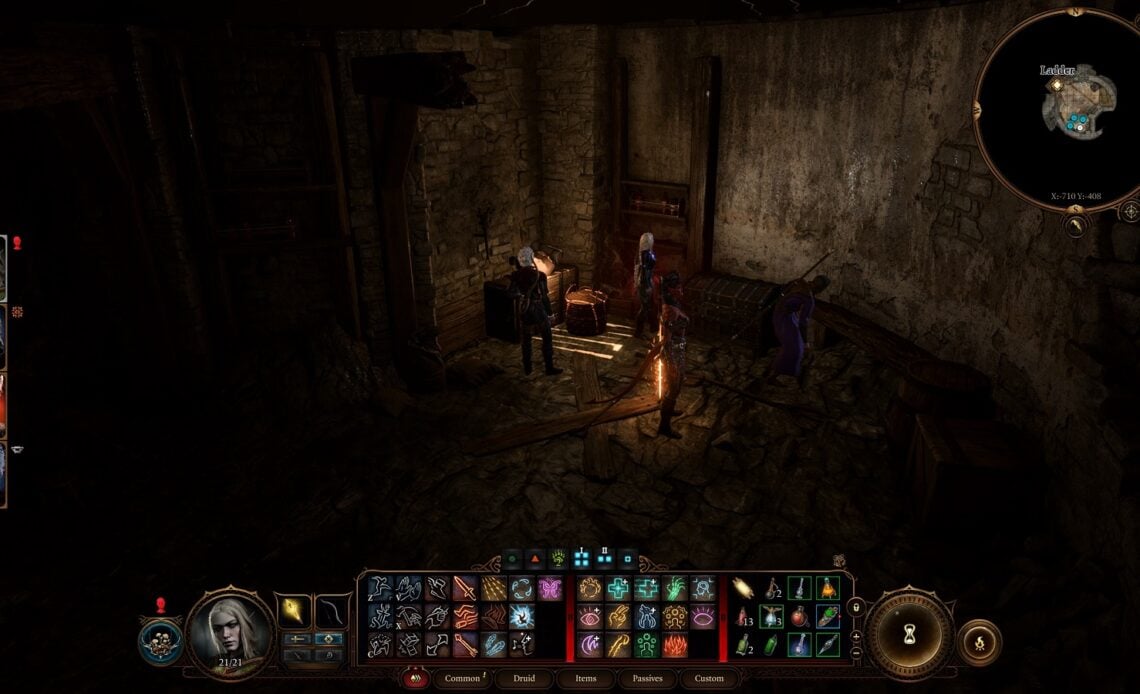Use the scroll item slot
This screenshot has width=1140, height=694.
click(744, 588)
